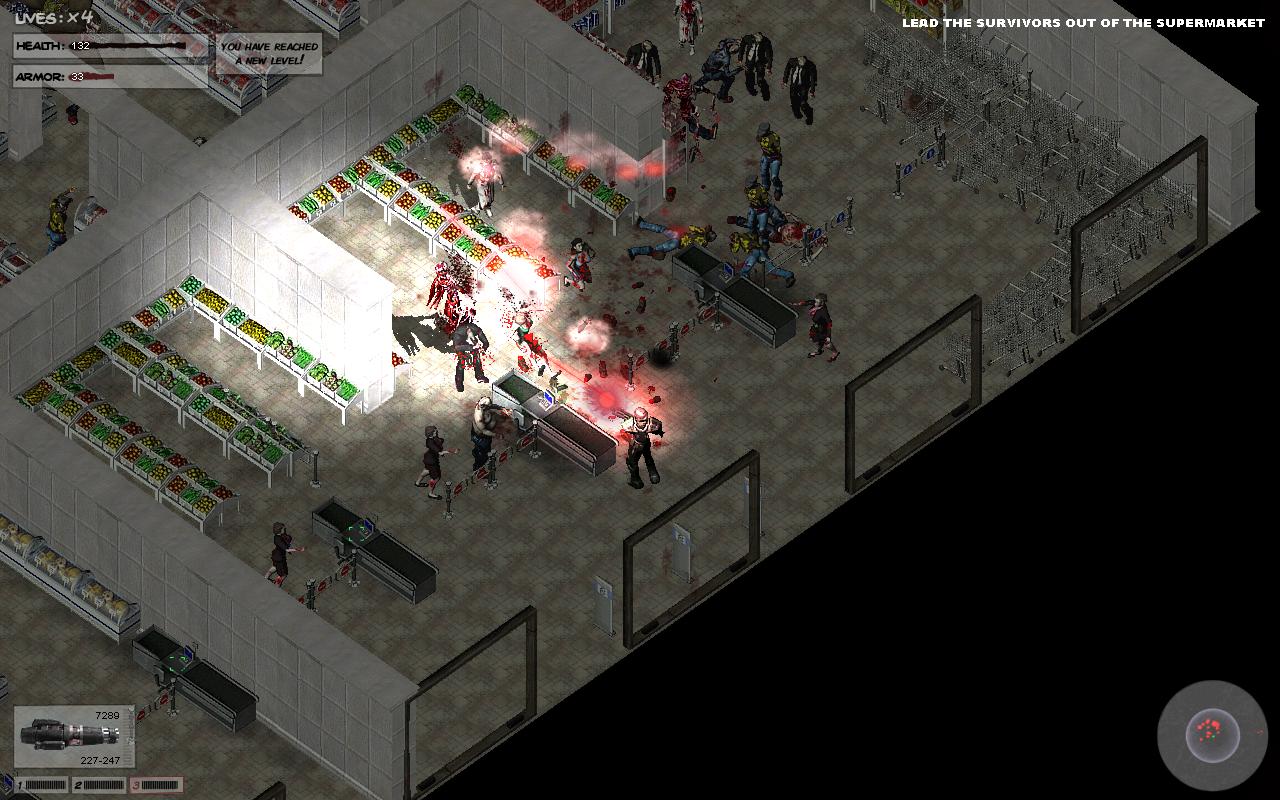Click the equipped weapon icon panel
The height and width of the screenshot is (800, 1280).
click(73, 738)
